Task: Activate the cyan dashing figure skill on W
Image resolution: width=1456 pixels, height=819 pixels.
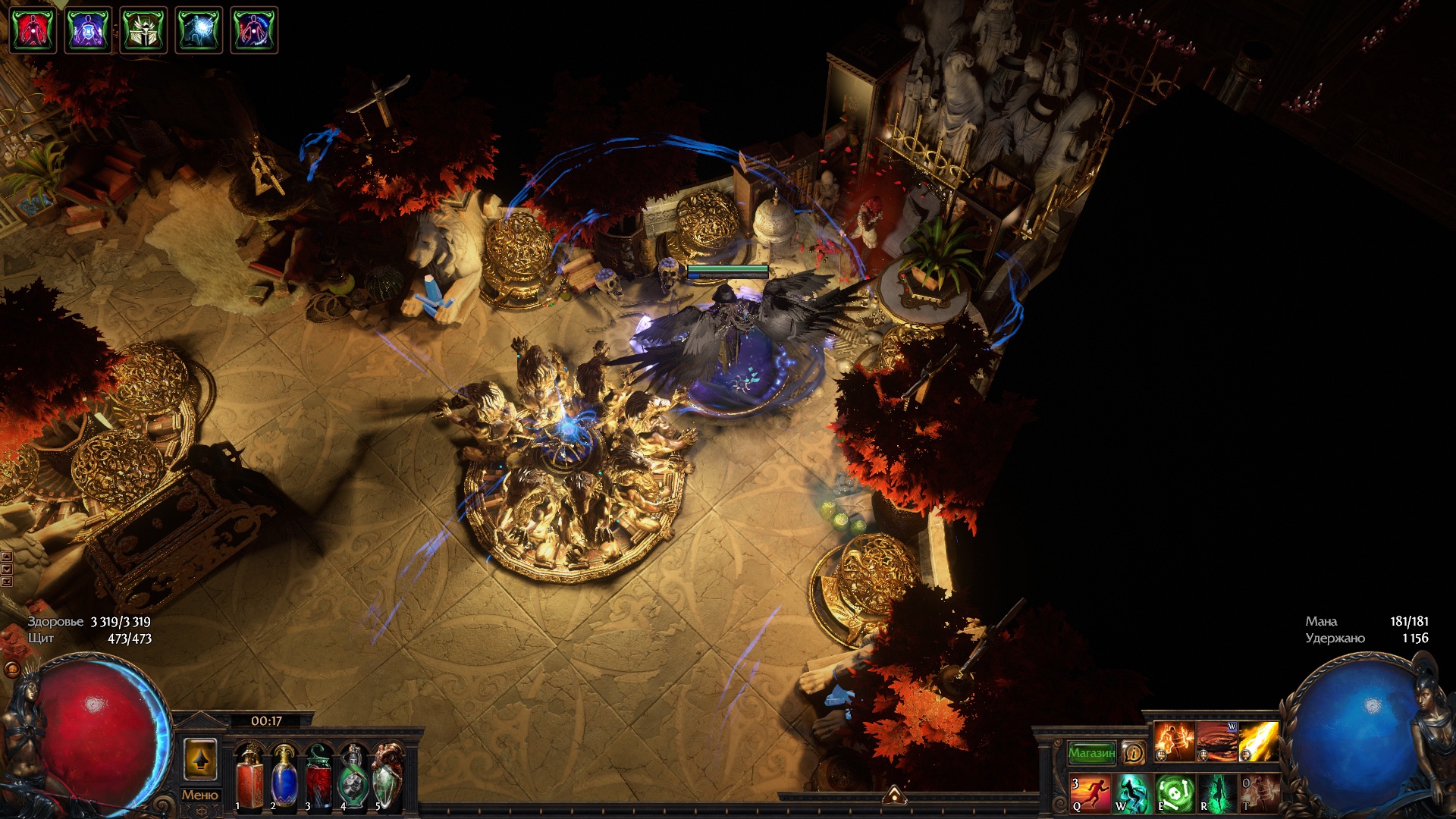Action: [1132, 793]
